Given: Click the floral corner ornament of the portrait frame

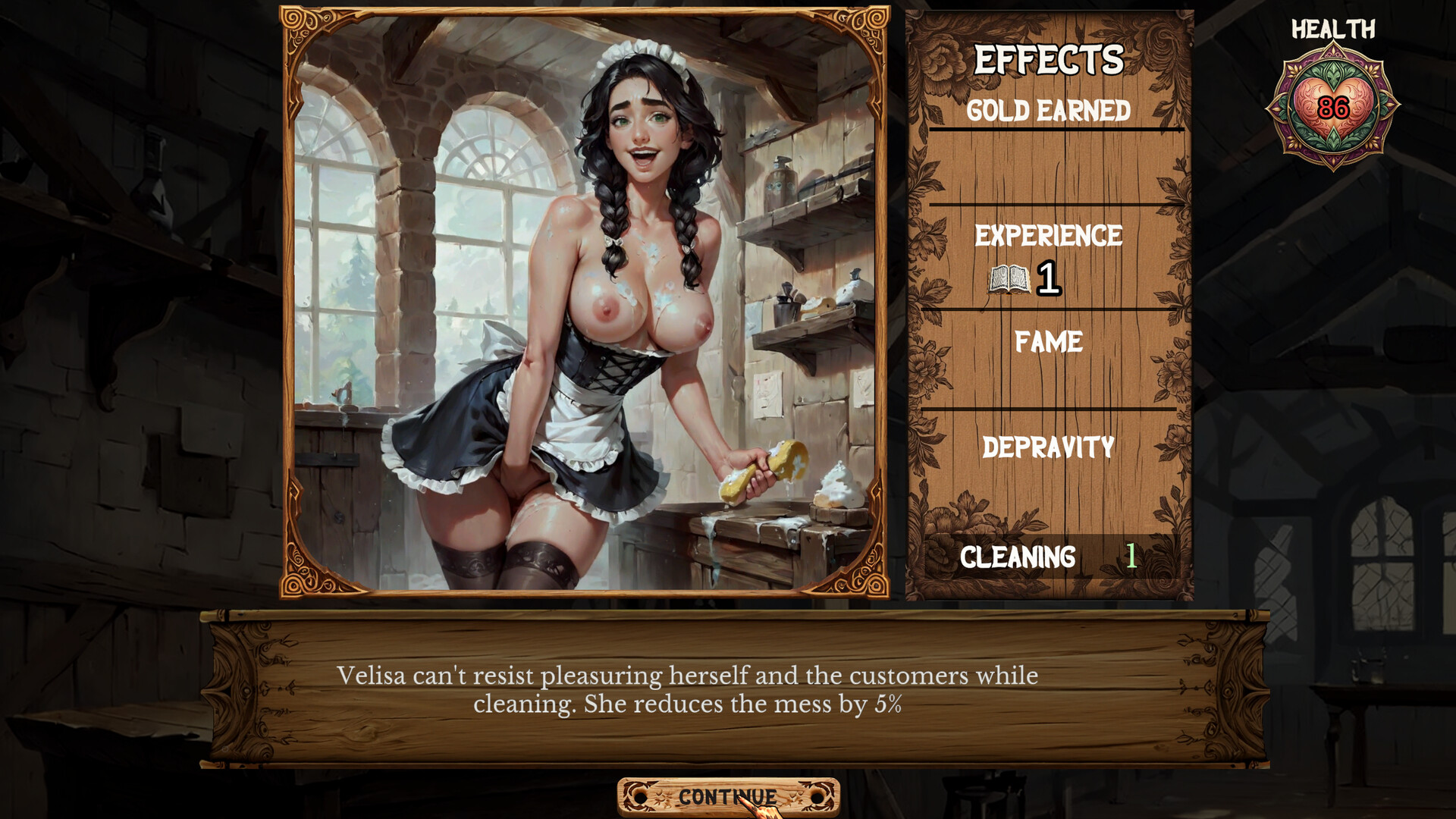Looking at the screenshot, I should point(298,24).
